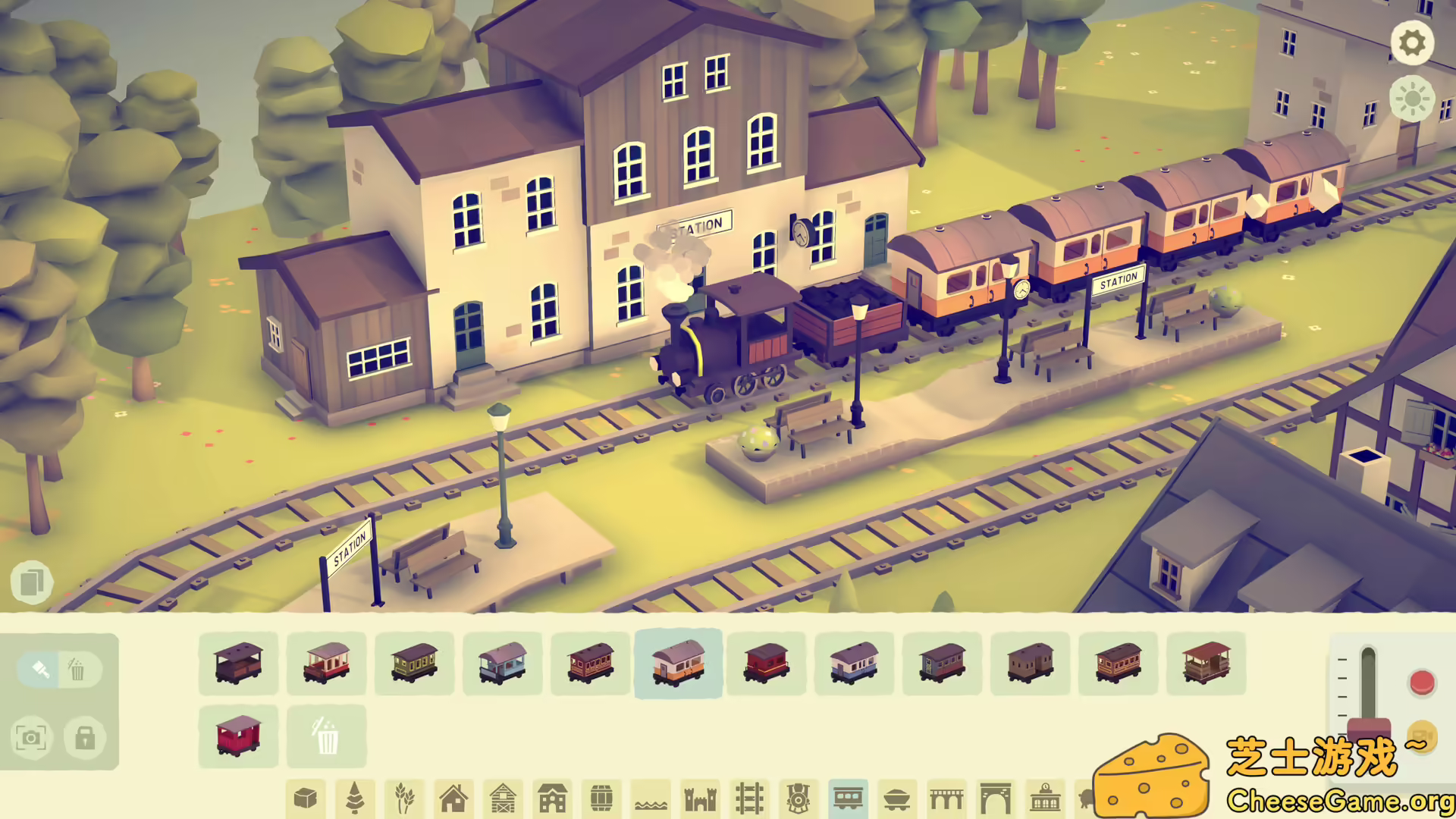Take a screenshot with the camera tool
Viewport: 1456px width, 819px height.
(x=31, y=736)
